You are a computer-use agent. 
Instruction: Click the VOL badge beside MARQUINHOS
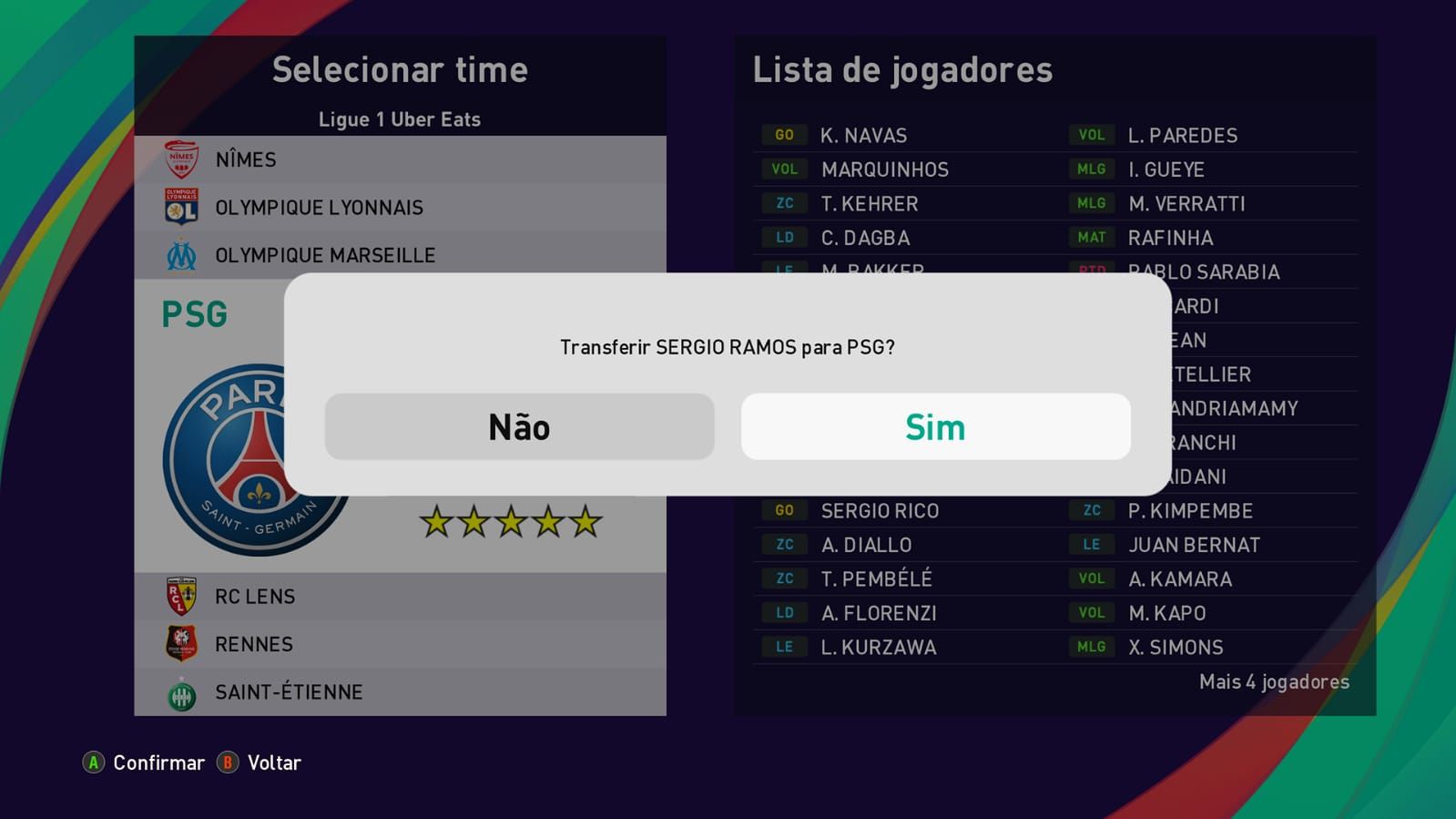(x=783, y=169)
